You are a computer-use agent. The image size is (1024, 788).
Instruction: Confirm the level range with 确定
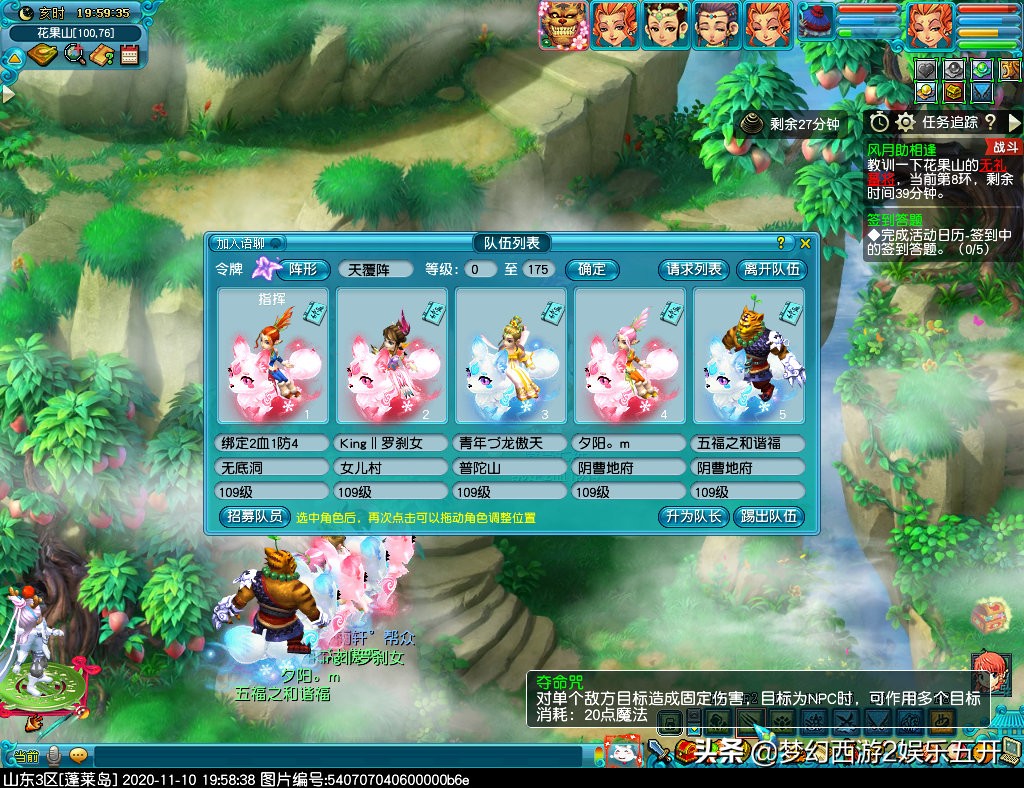tap(591, 269)
